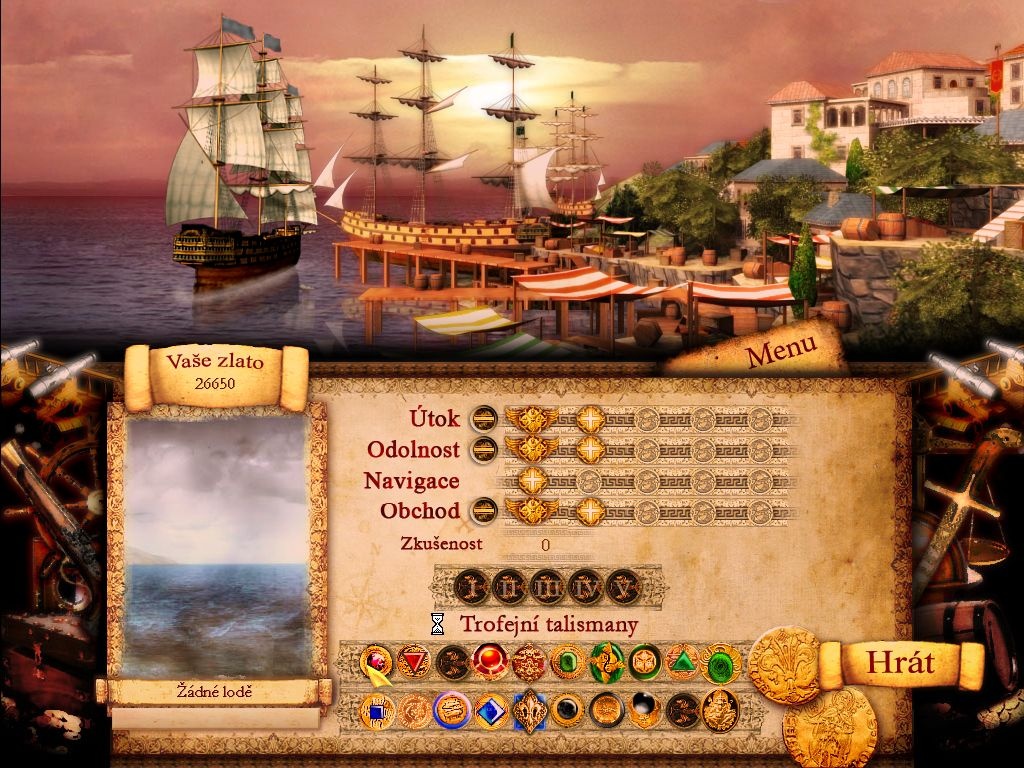This screenshot has height=768, width=1024.
Task: Add a point to Útok with the plus button
Action: click(x=590, y=418)
